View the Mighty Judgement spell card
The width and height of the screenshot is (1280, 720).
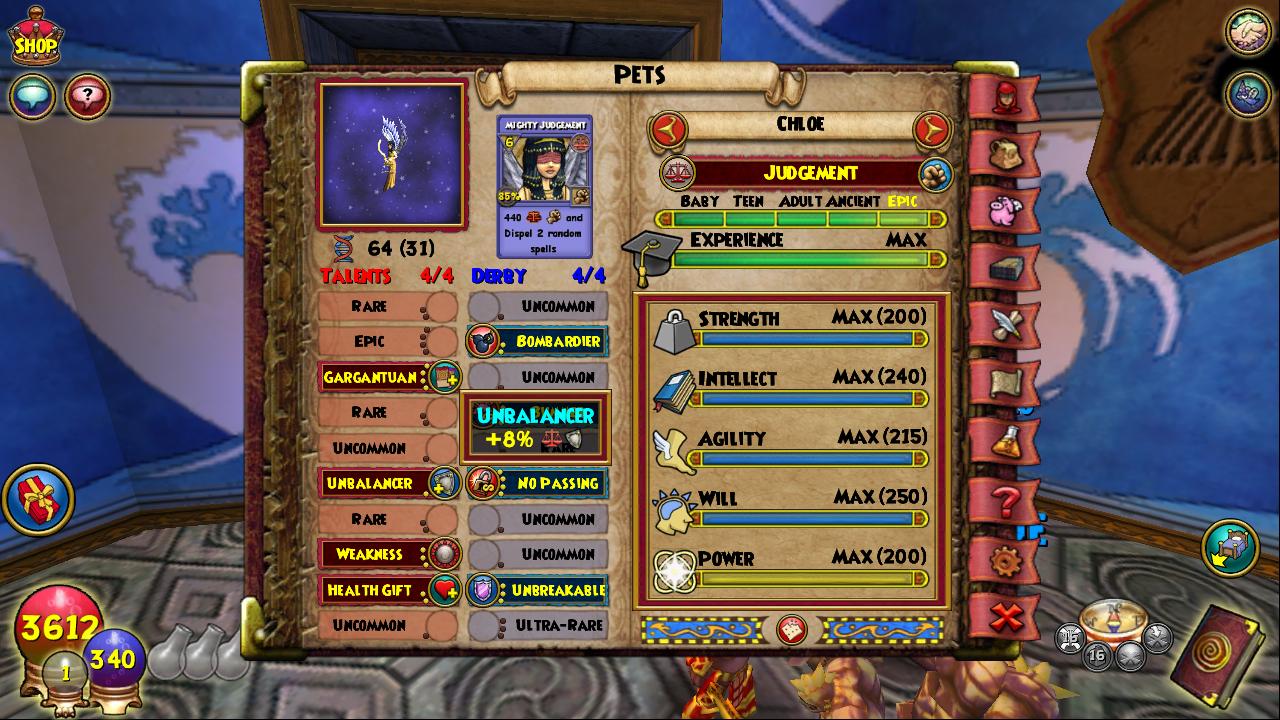[x=544, y=186]
